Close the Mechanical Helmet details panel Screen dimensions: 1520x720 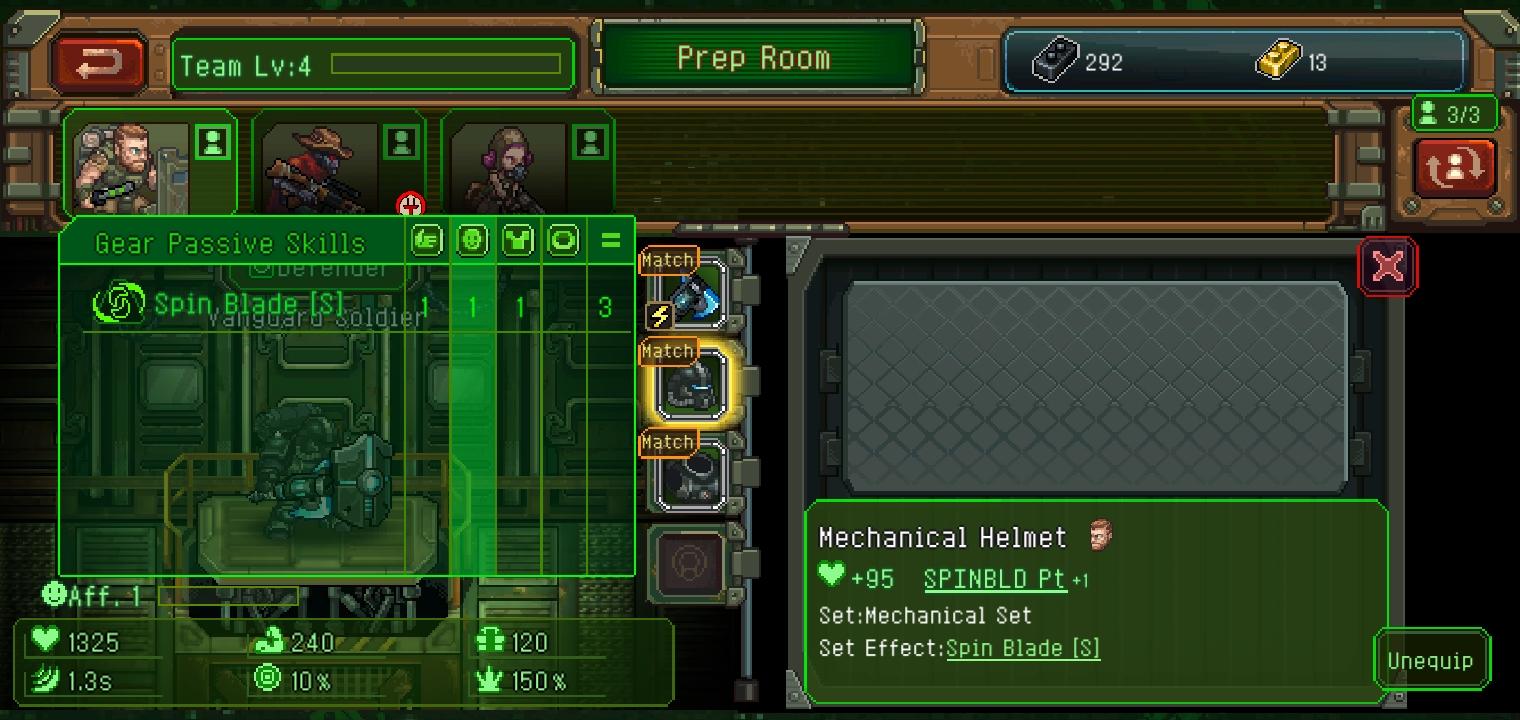pos(1387,266)
